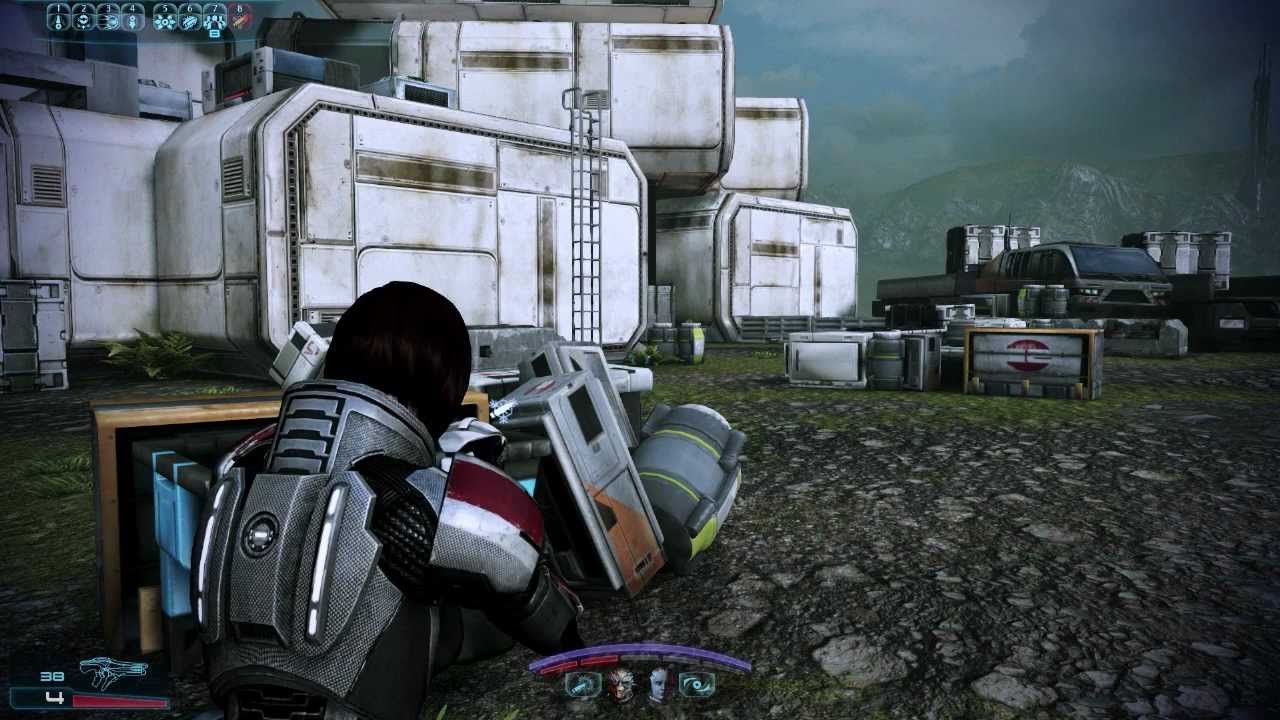Select the ammo power in hotbar slot 6

click(190, 20)
